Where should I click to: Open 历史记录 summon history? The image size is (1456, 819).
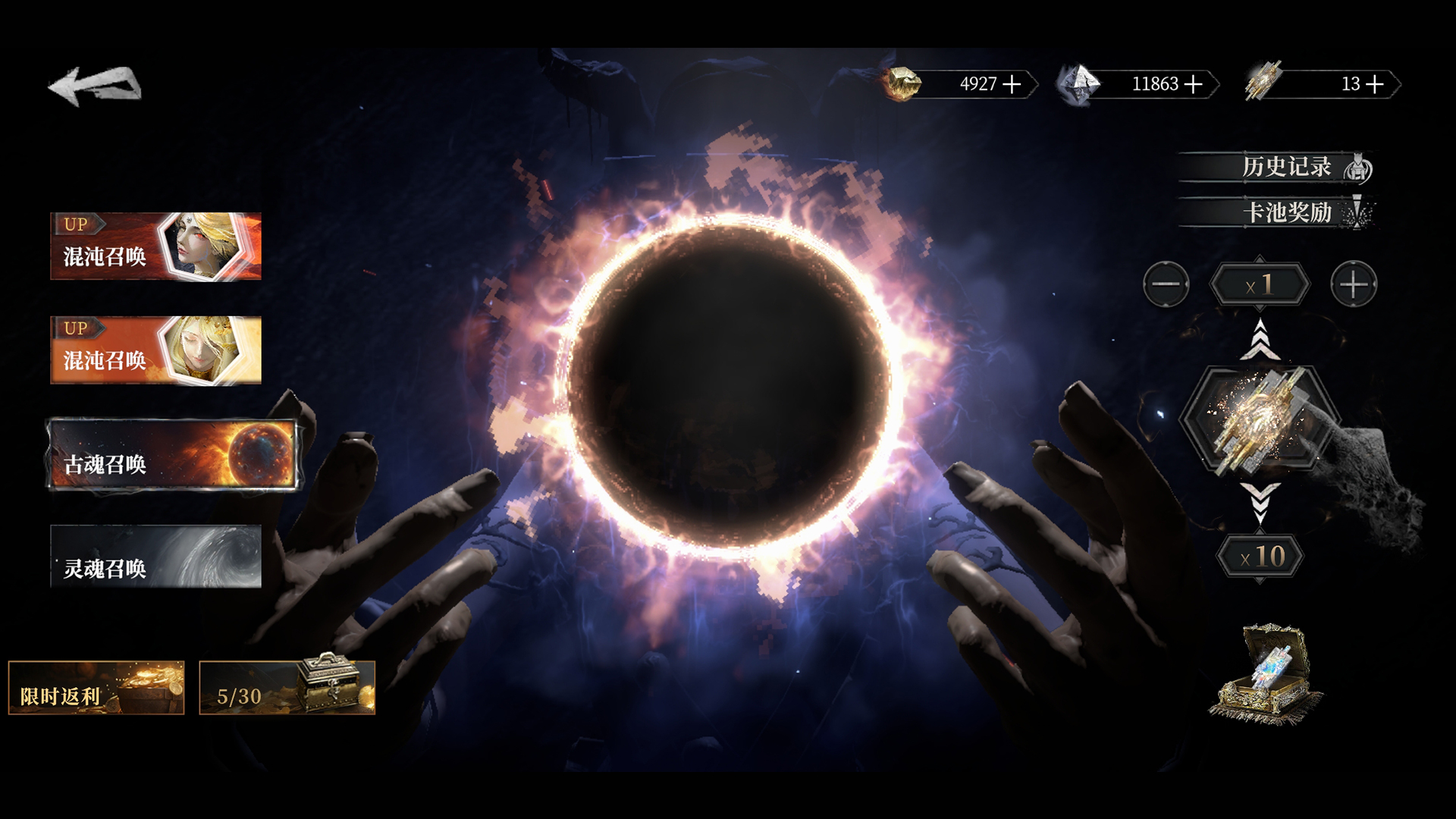click(x=1286, y=167)
